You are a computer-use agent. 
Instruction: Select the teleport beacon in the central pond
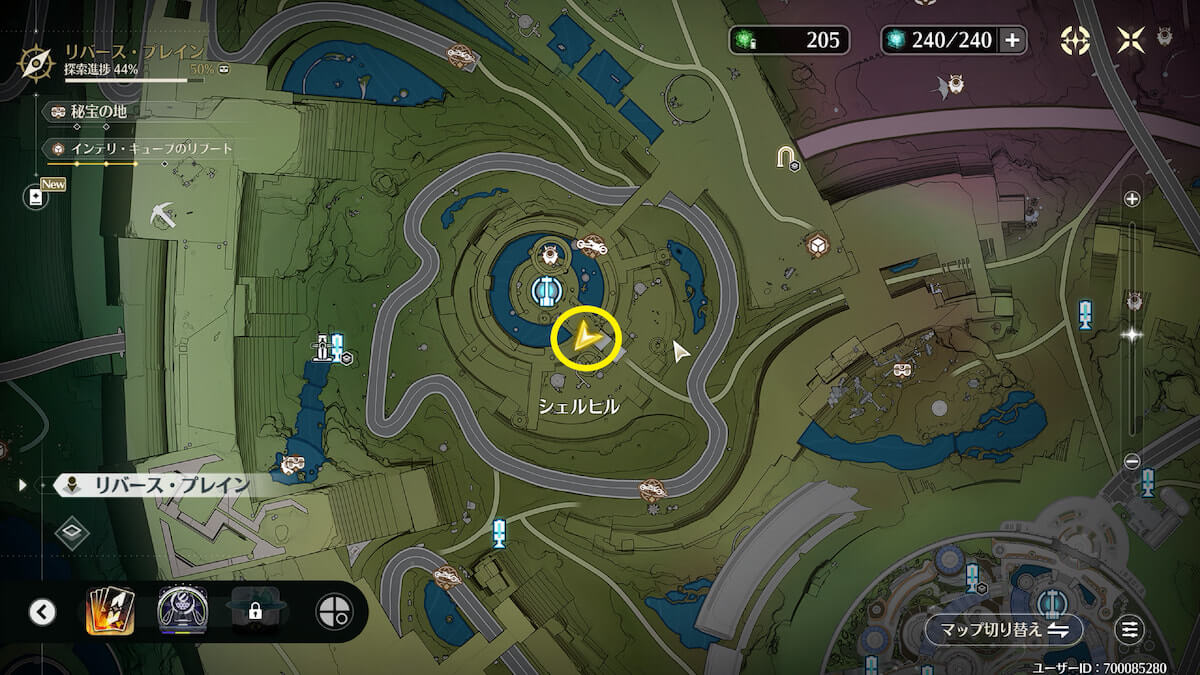coord(545,290)
